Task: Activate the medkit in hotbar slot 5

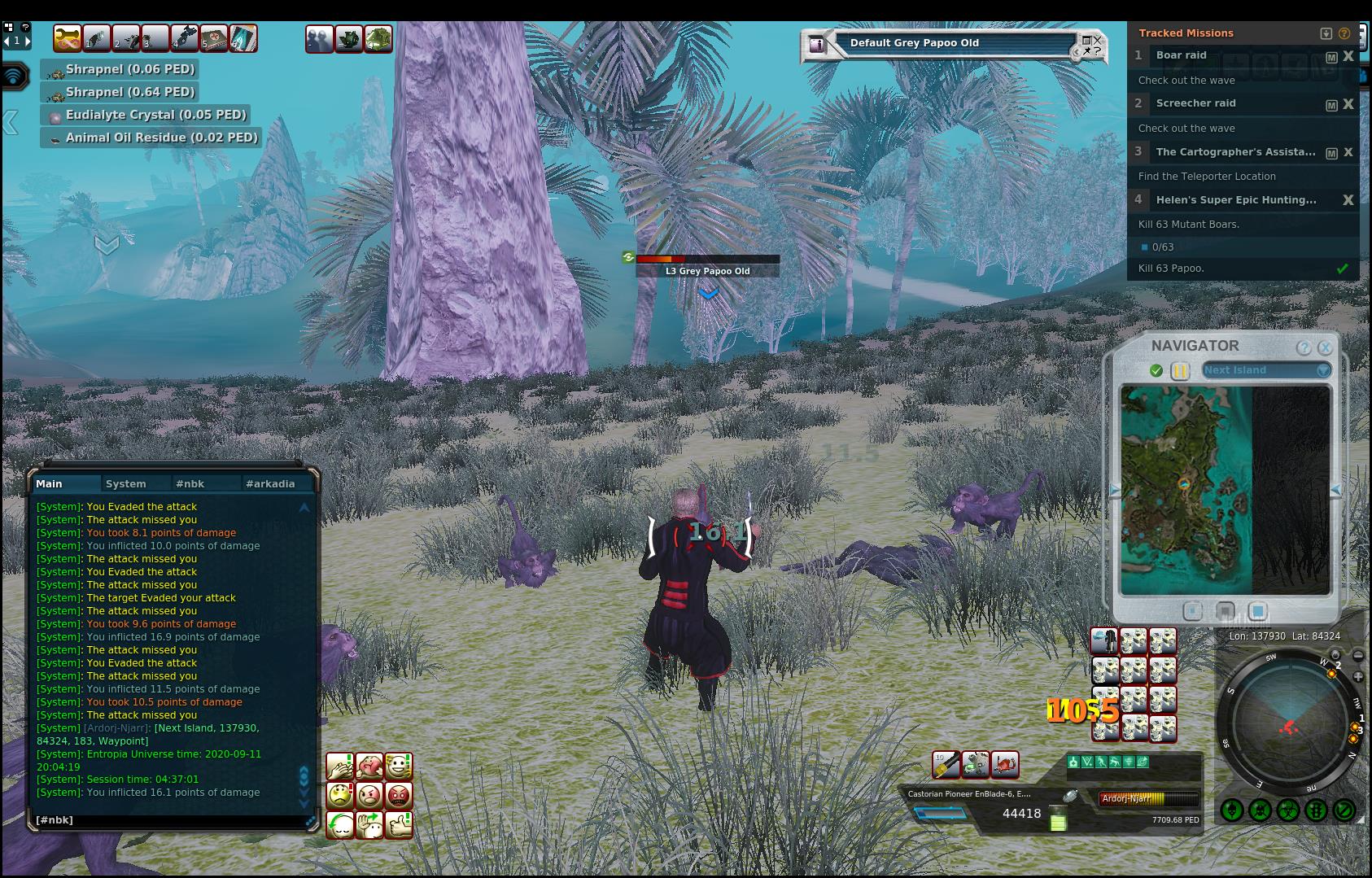Action: [x=214, y=38]
